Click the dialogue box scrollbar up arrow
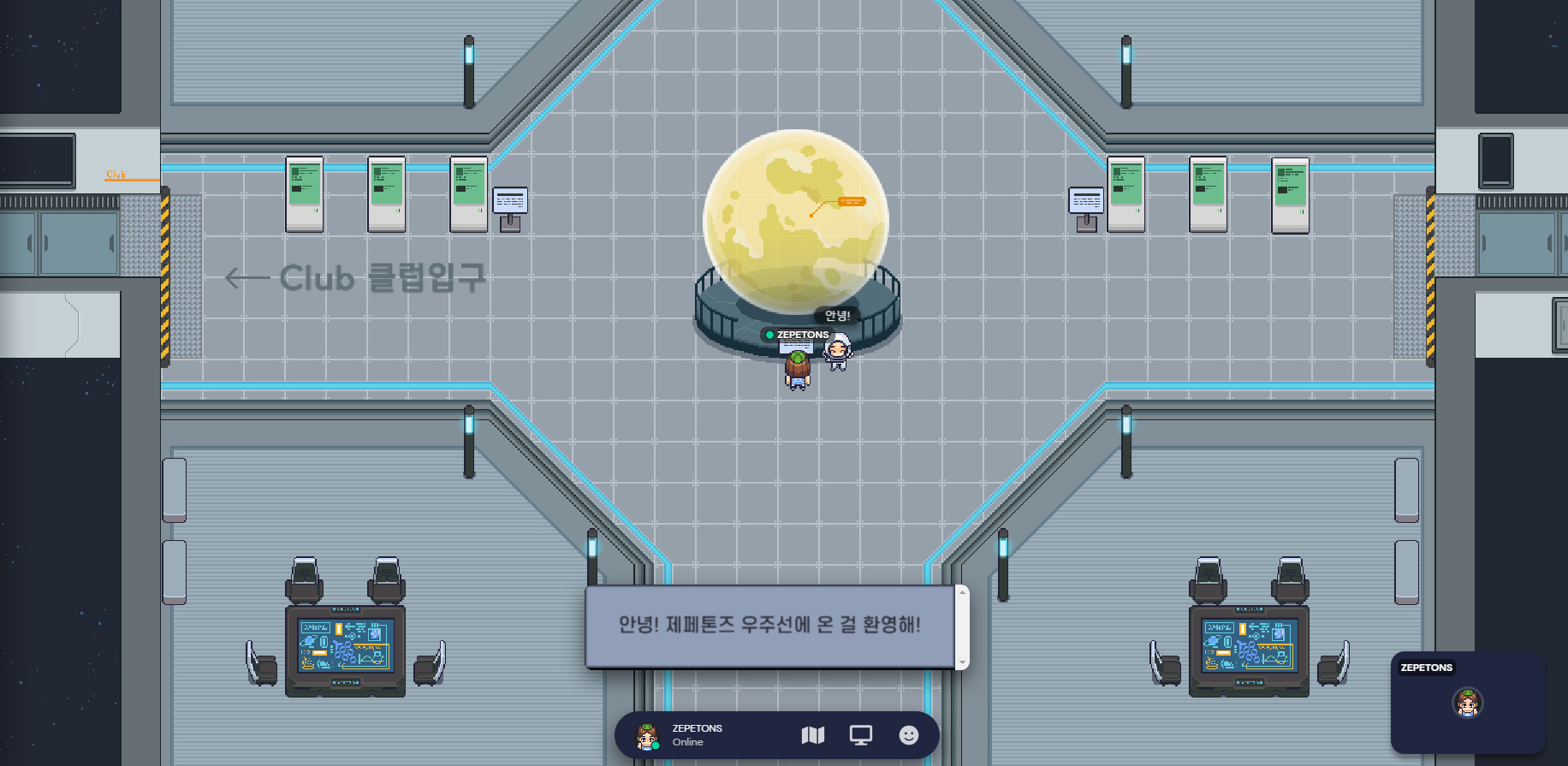 click(963, 592)
